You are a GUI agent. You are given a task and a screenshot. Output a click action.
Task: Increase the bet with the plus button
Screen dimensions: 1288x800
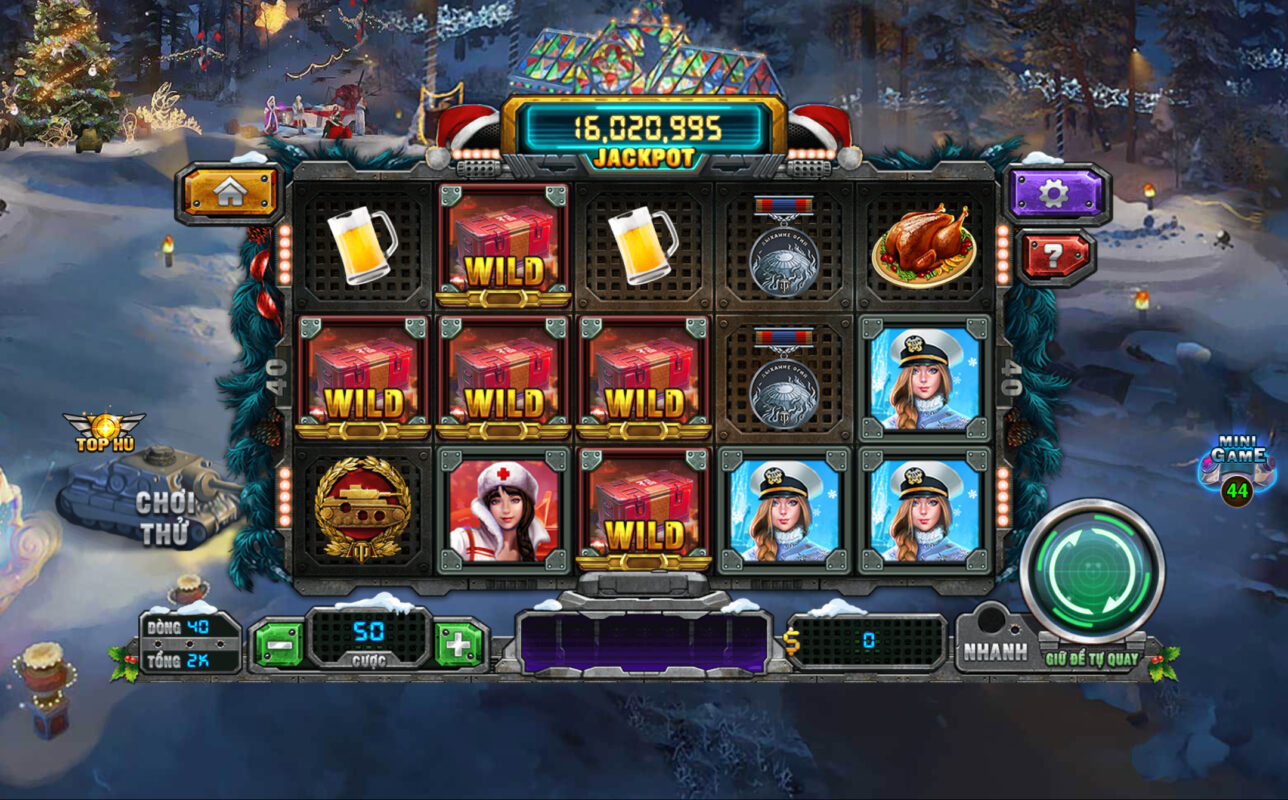(x=460, y=644)
